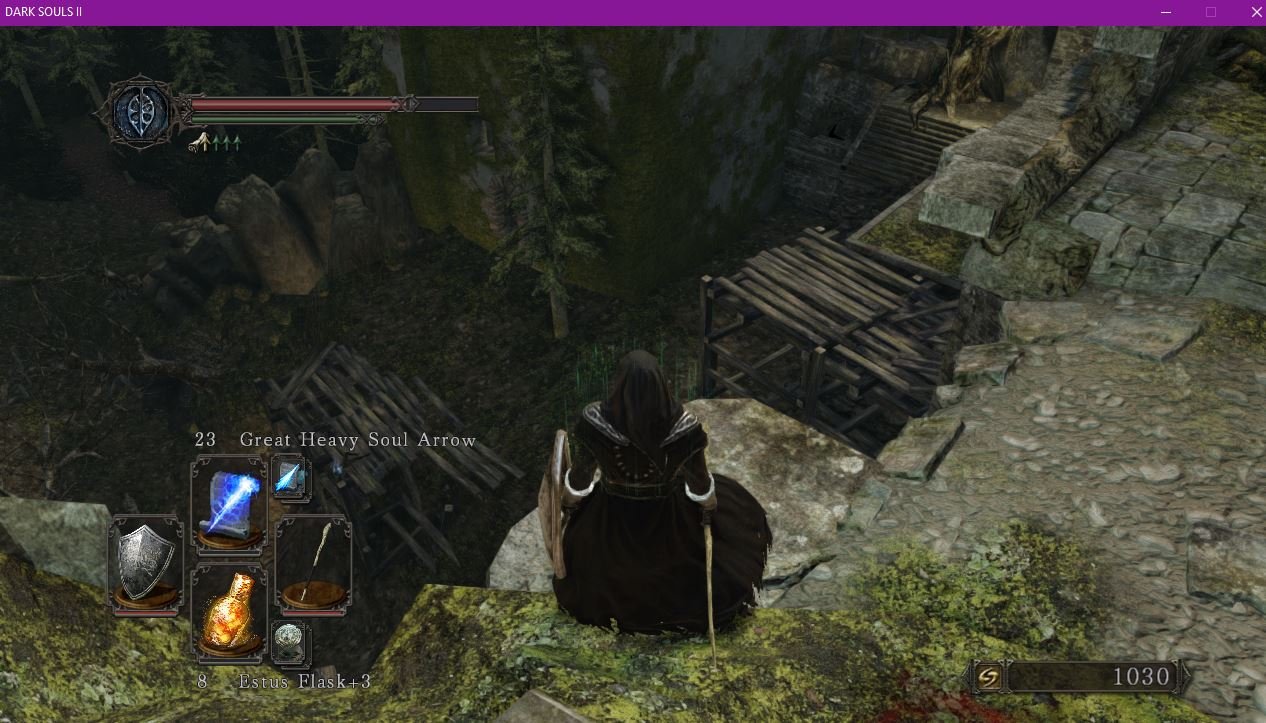This screenshot has height=723, width=1266.
Task: Select the Great Heavy Soul Arrow spell slot
Action: 230,501
